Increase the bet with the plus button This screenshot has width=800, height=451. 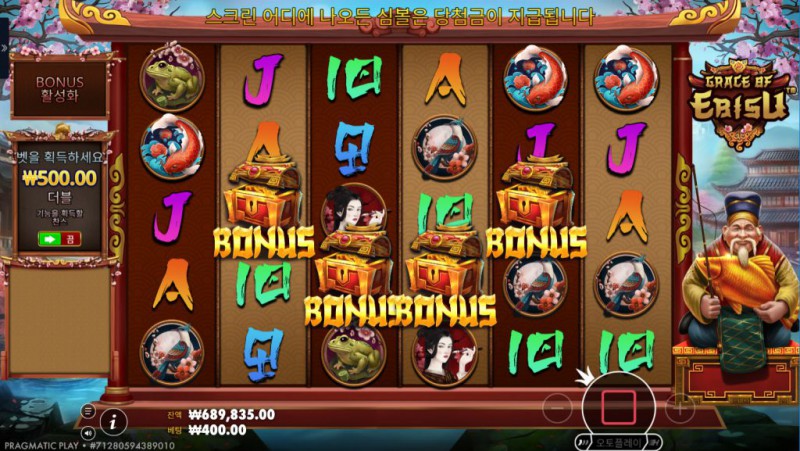[x=679, y=407]
